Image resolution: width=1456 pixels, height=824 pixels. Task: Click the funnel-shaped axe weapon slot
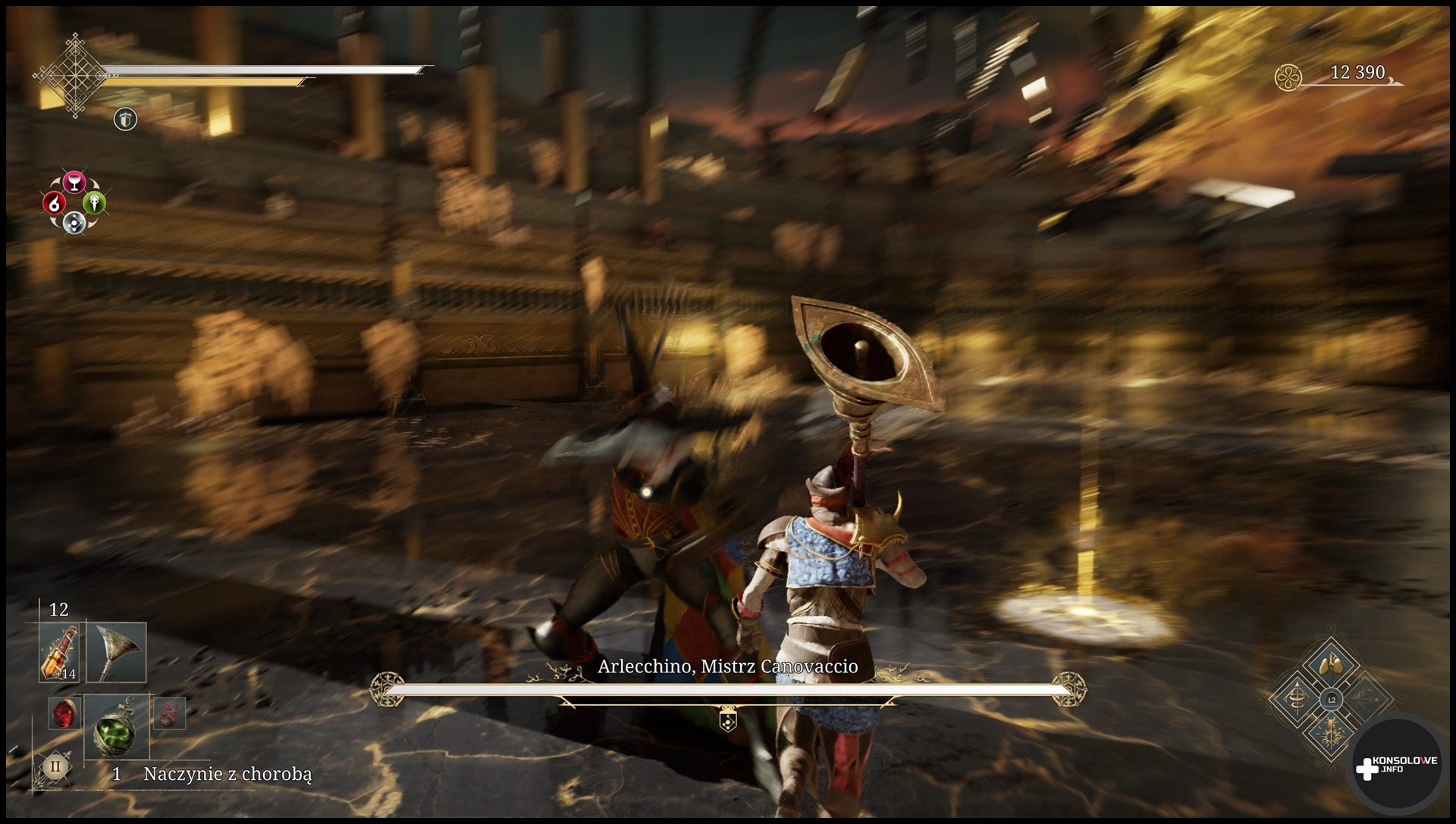tap(116, 653)
